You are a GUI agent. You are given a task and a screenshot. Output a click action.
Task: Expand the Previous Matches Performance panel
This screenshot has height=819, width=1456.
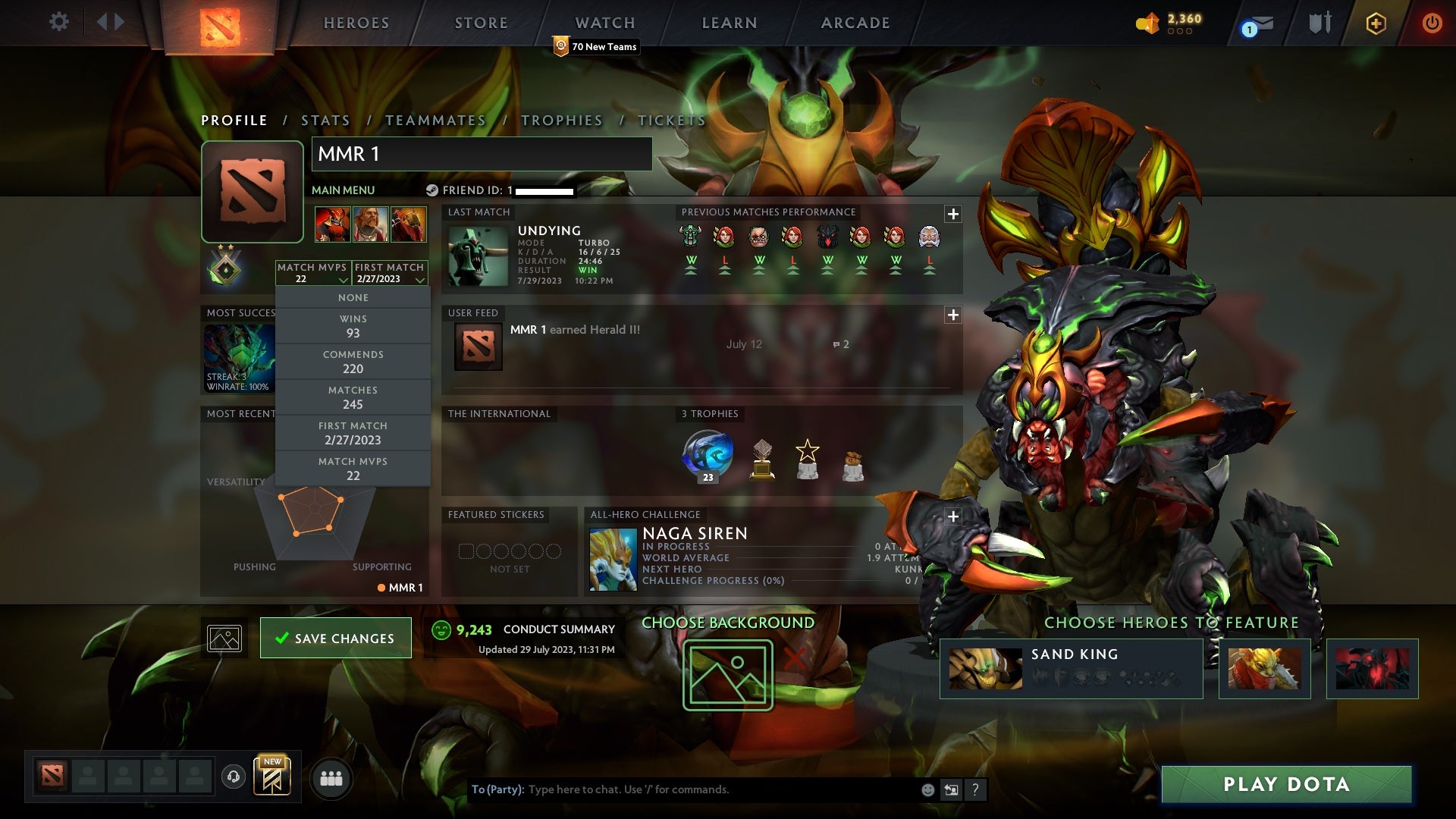tap(952, 215)
